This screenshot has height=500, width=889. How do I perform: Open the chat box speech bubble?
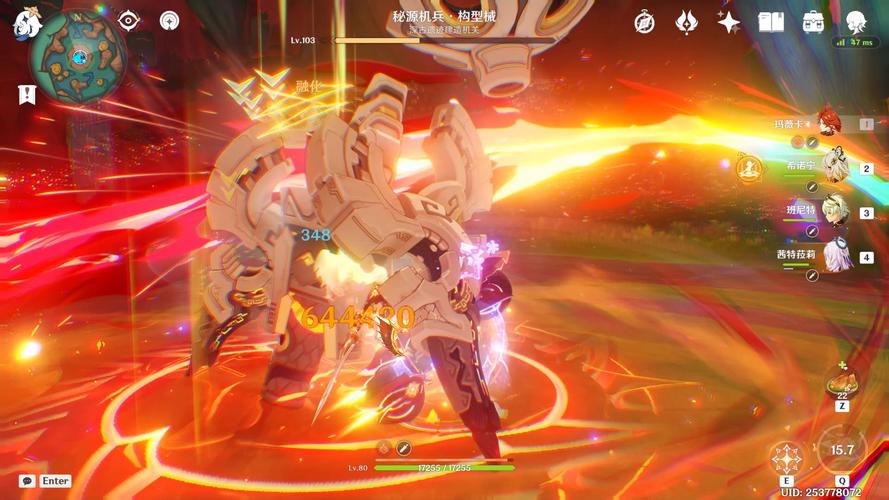[28, 481]
